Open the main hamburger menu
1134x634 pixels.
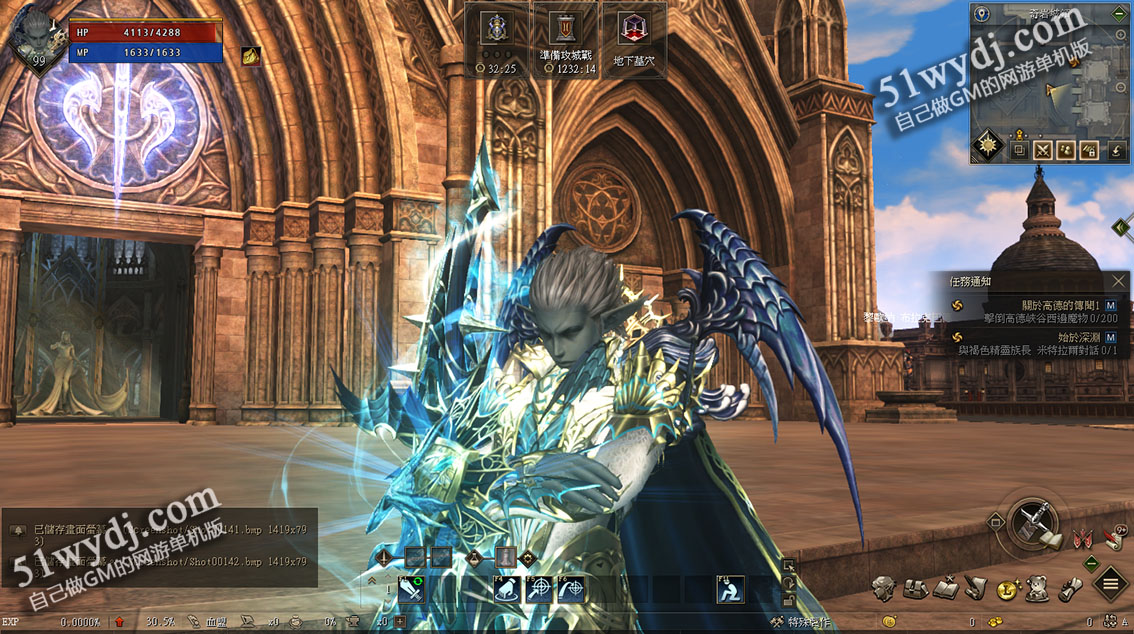pyautogui.click(x=1110, y=583)
